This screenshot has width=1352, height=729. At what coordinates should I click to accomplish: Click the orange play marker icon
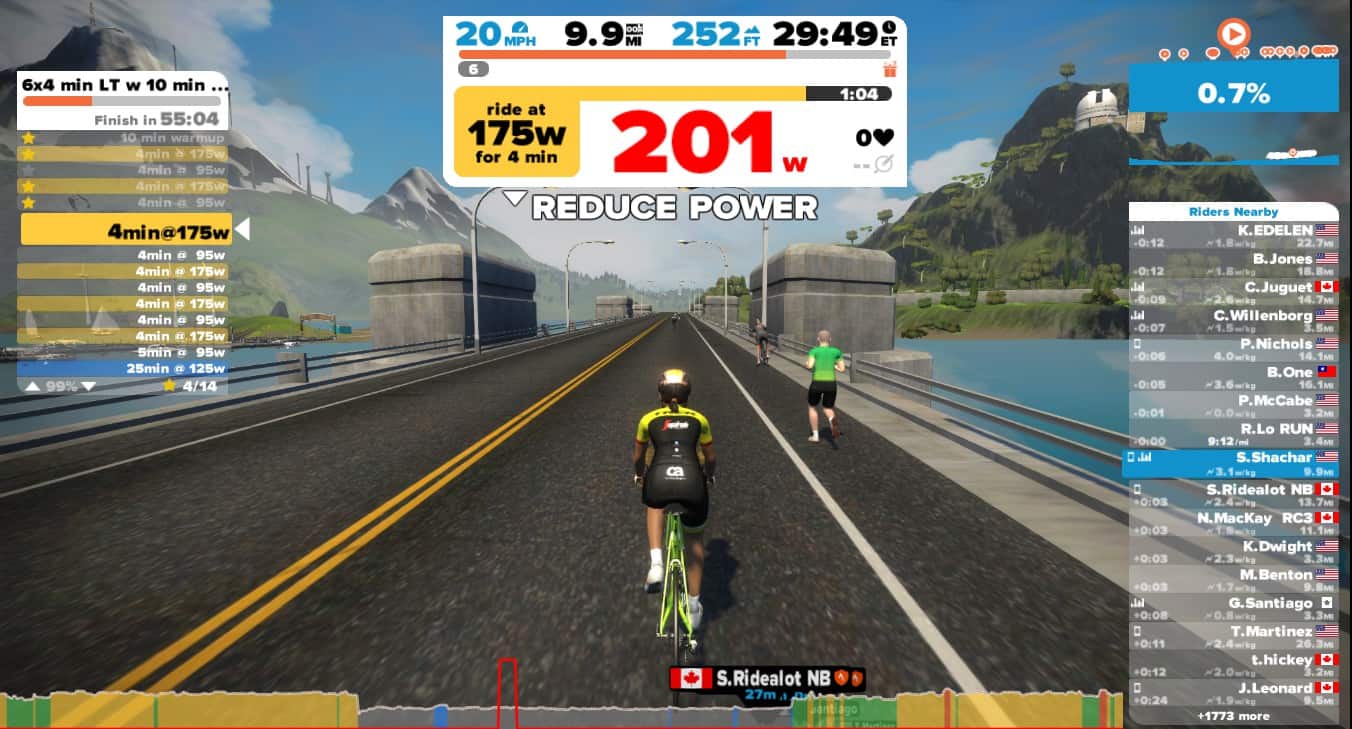click(1234, 35)
